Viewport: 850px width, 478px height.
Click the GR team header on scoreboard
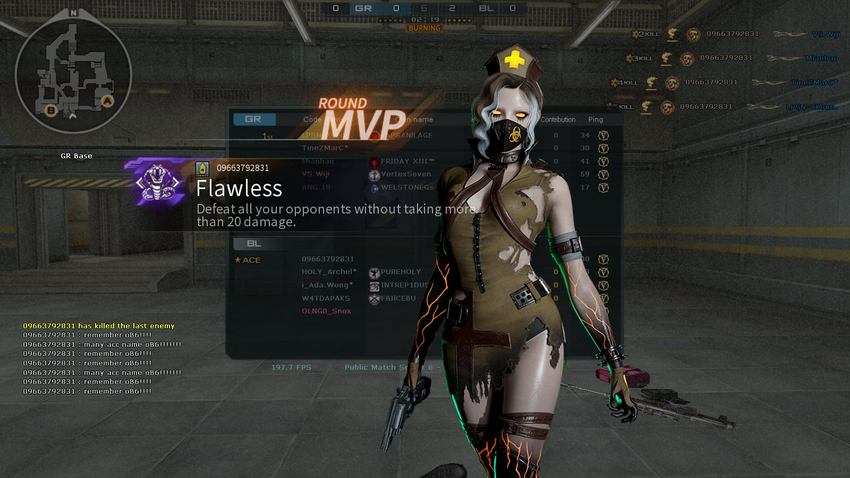click(254, 119)
